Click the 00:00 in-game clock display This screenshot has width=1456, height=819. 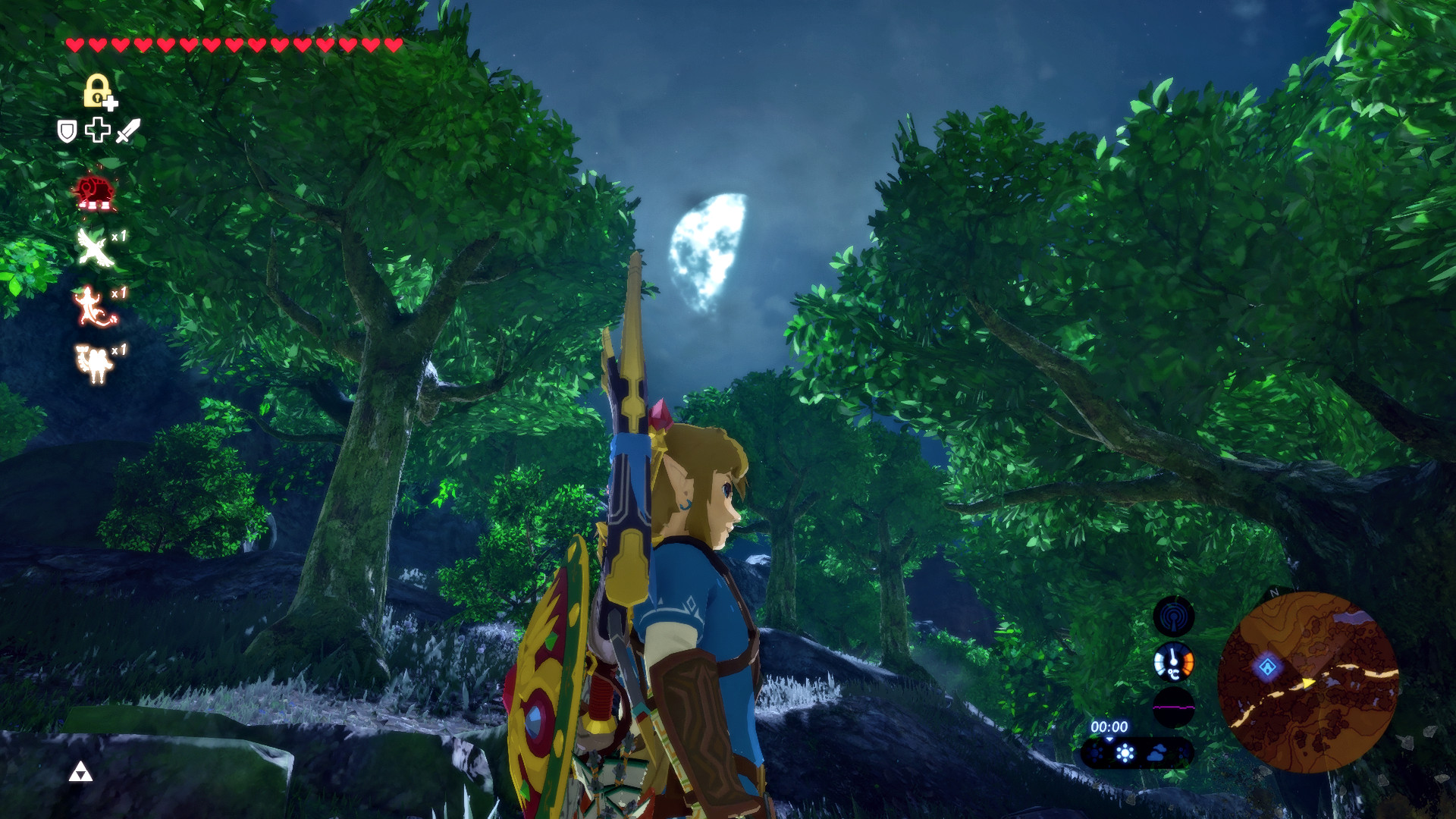(x=1109, y=727)
